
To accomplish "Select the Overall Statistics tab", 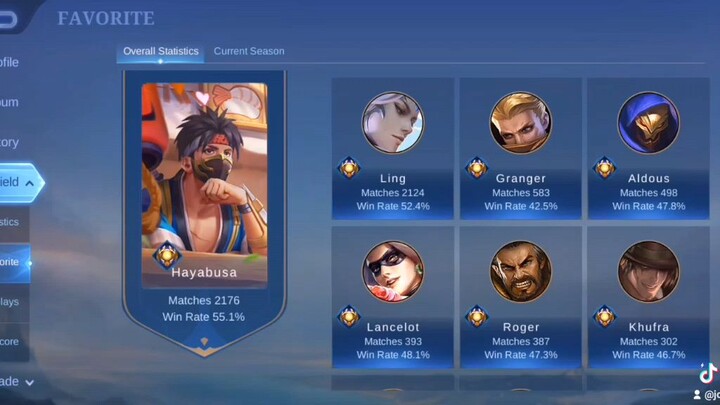I will (160, 51).
